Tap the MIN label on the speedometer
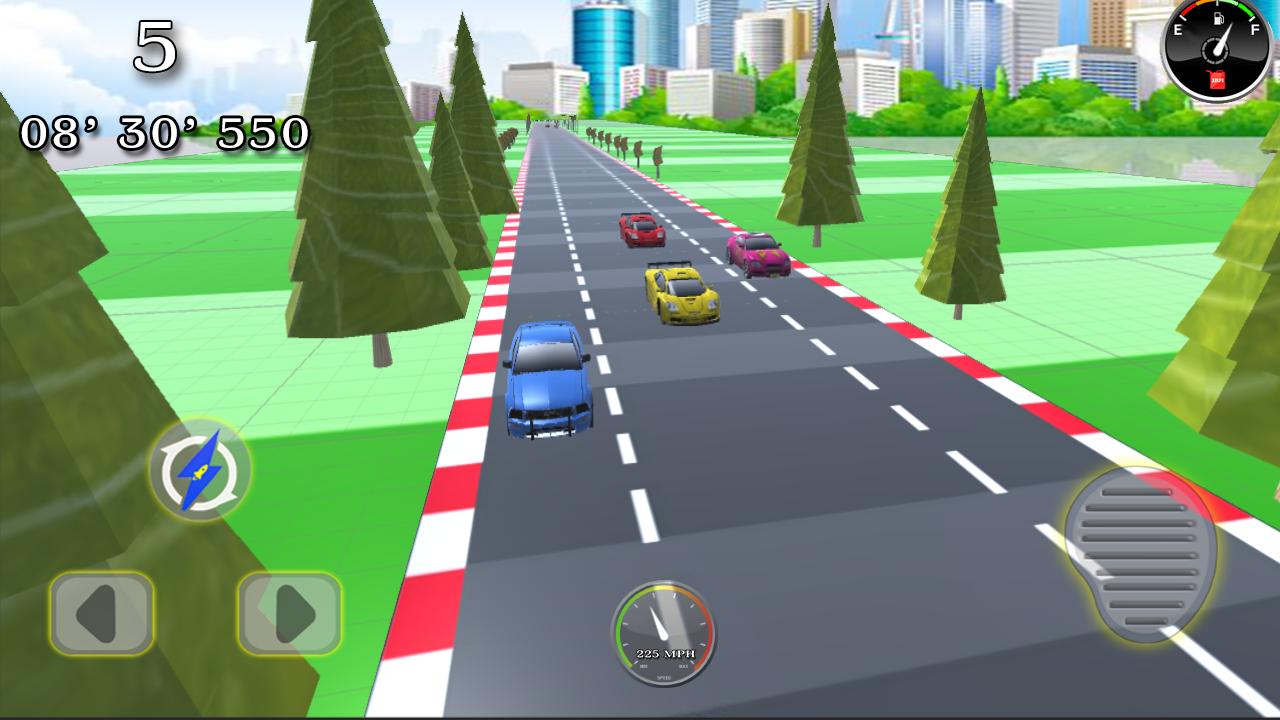Image resolution: width=1280 pixels, height=720 pixels. click(644, 666)
